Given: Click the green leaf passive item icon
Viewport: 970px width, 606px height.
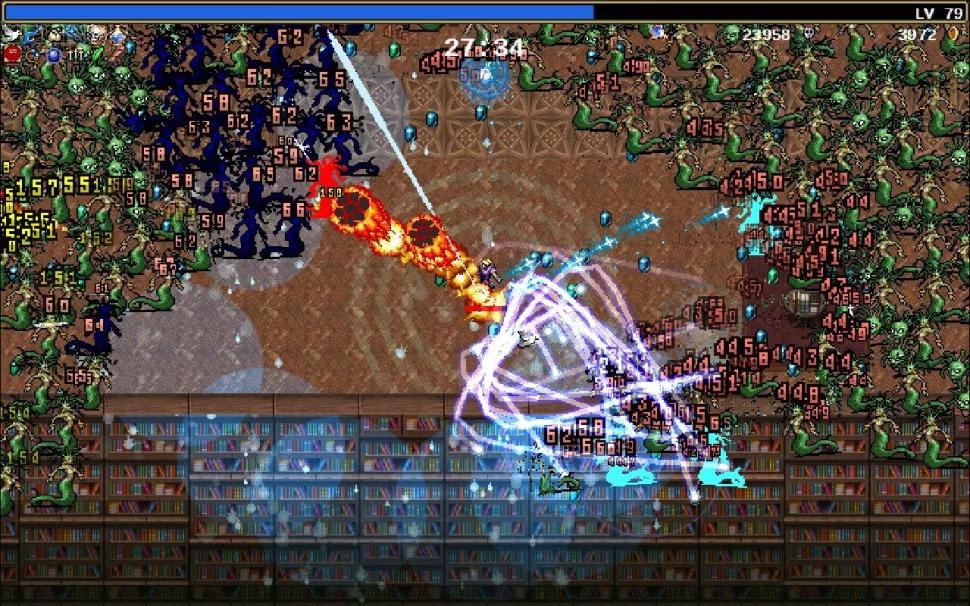Looking at the screenshot, I should tap(97, 54).
